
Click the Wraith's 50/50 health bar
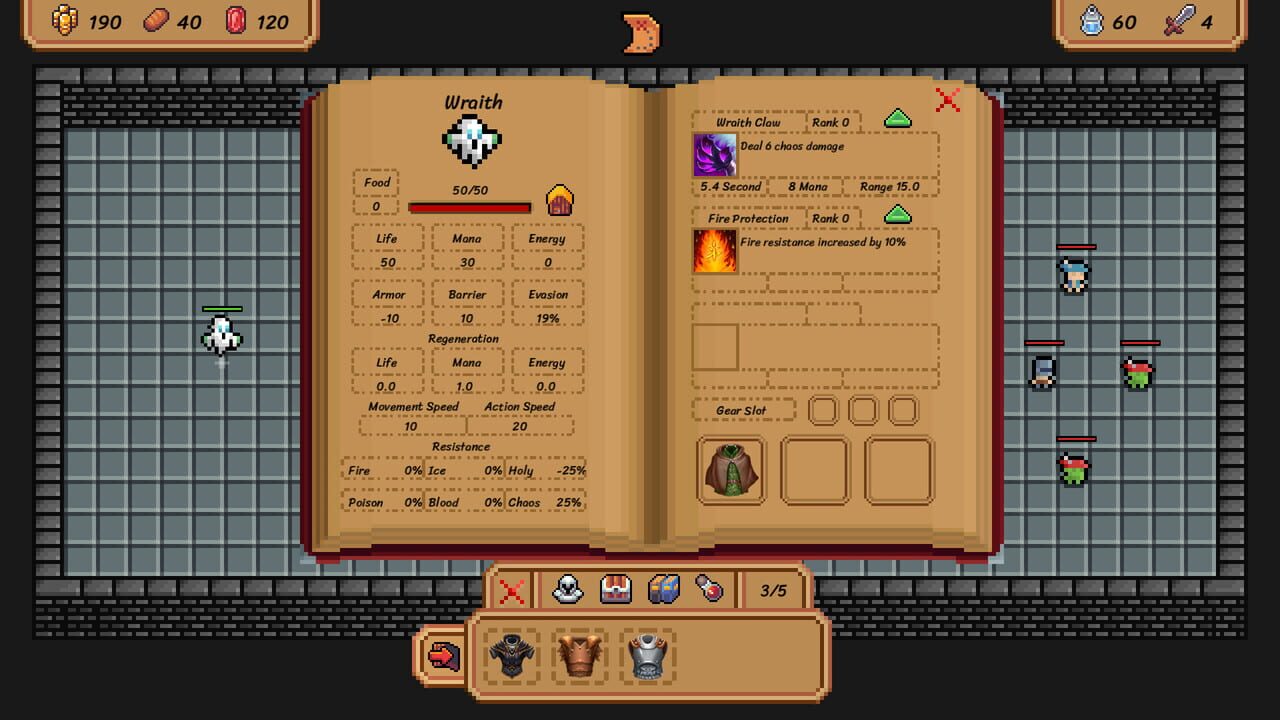(468, 207)
